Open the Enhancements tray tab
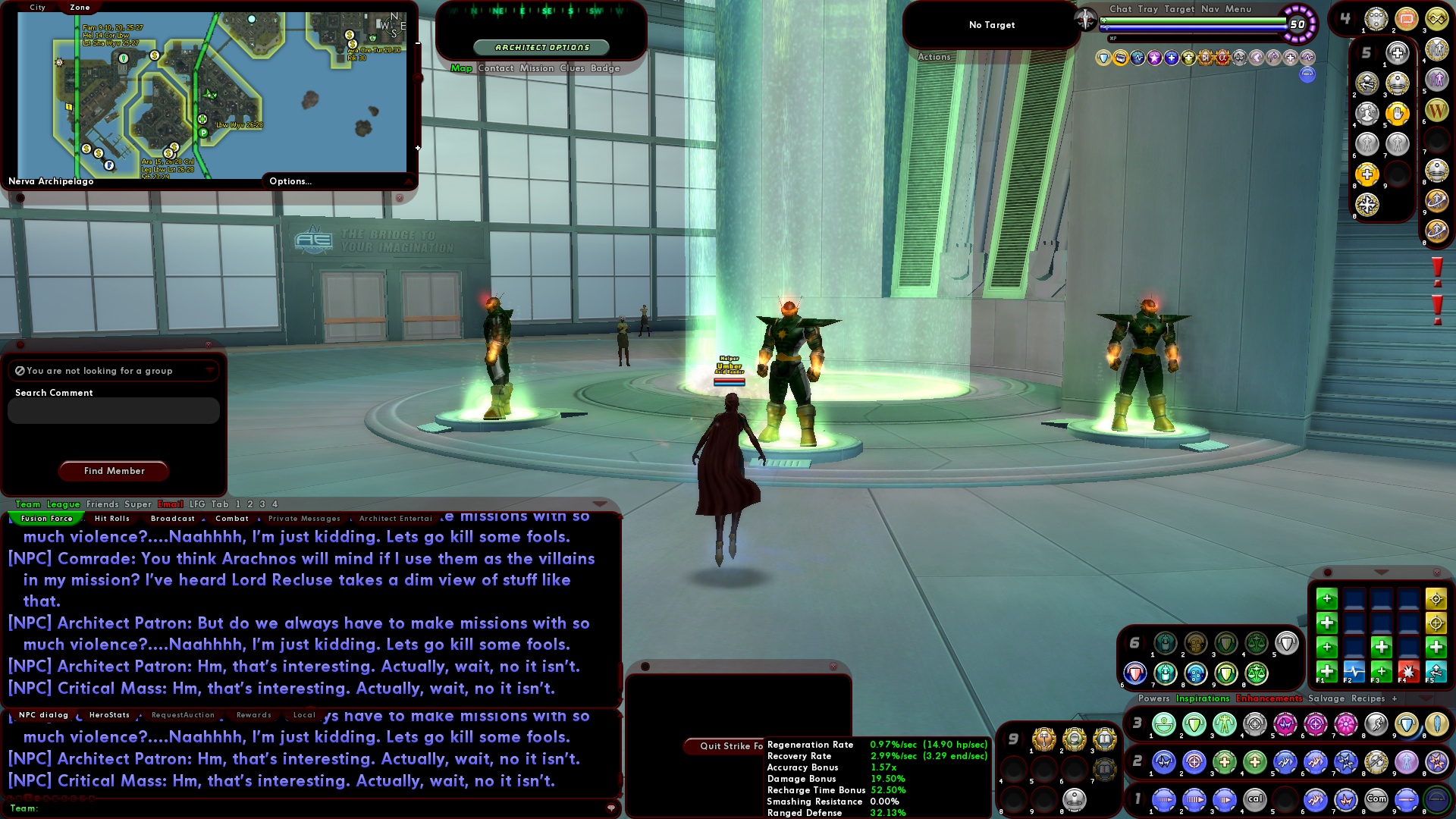Viewport: 1456px width, 819px height. [x=1269, y=698]
